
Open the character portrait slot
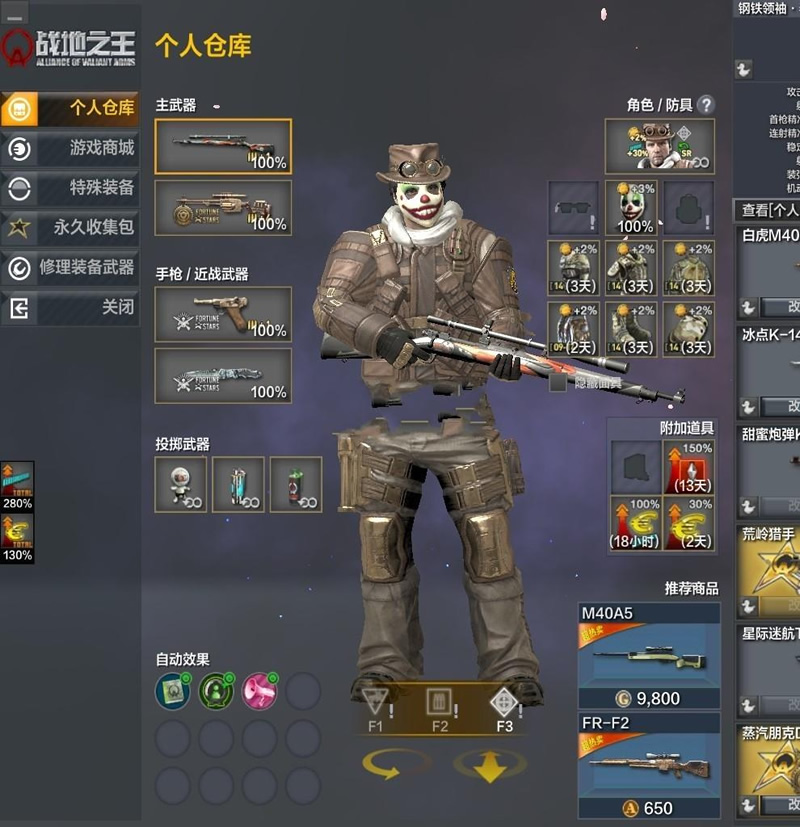pyautogui.click(x=659, y=146)
